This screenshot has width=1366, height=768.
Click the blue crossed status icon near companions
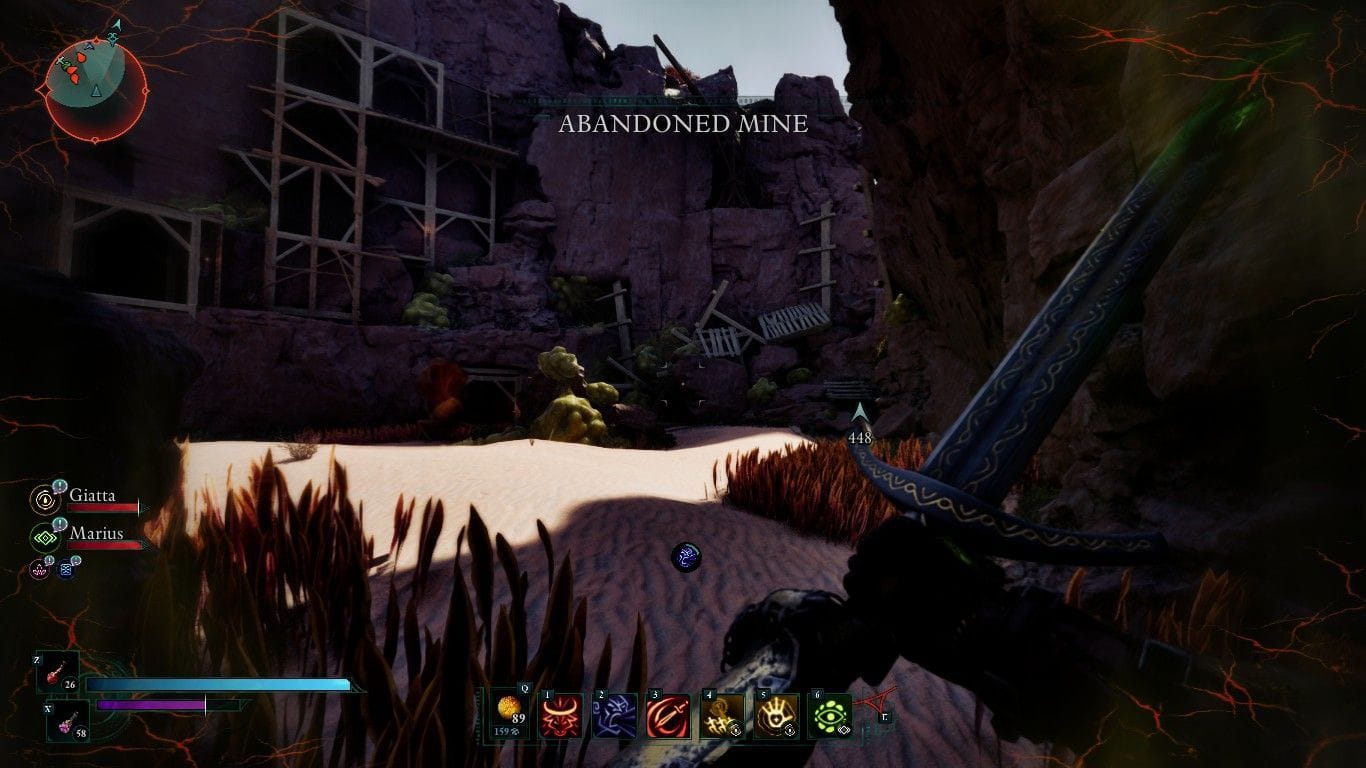click(66, 570)
